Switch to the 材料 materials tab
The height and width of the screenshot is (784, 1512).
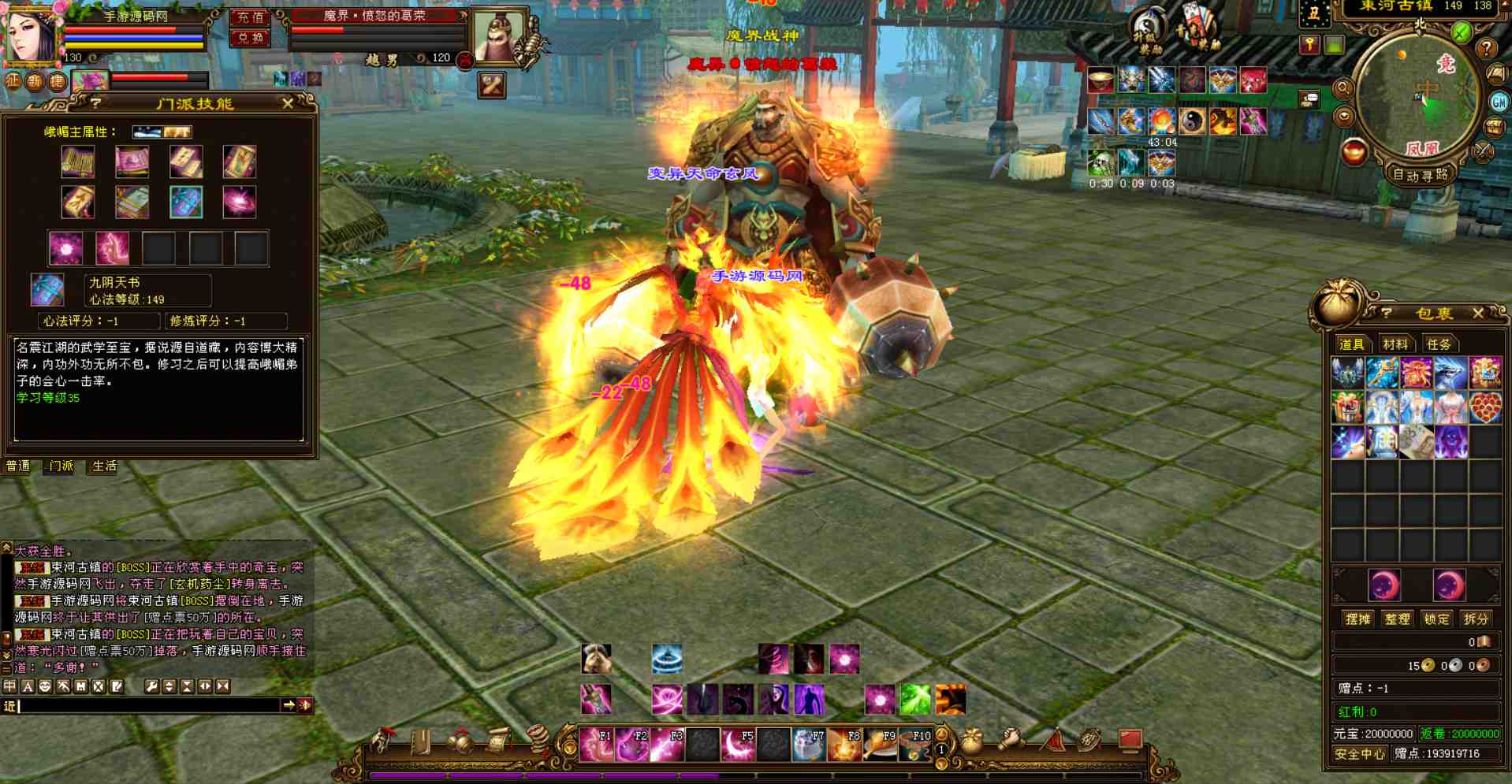(1395, 344)
